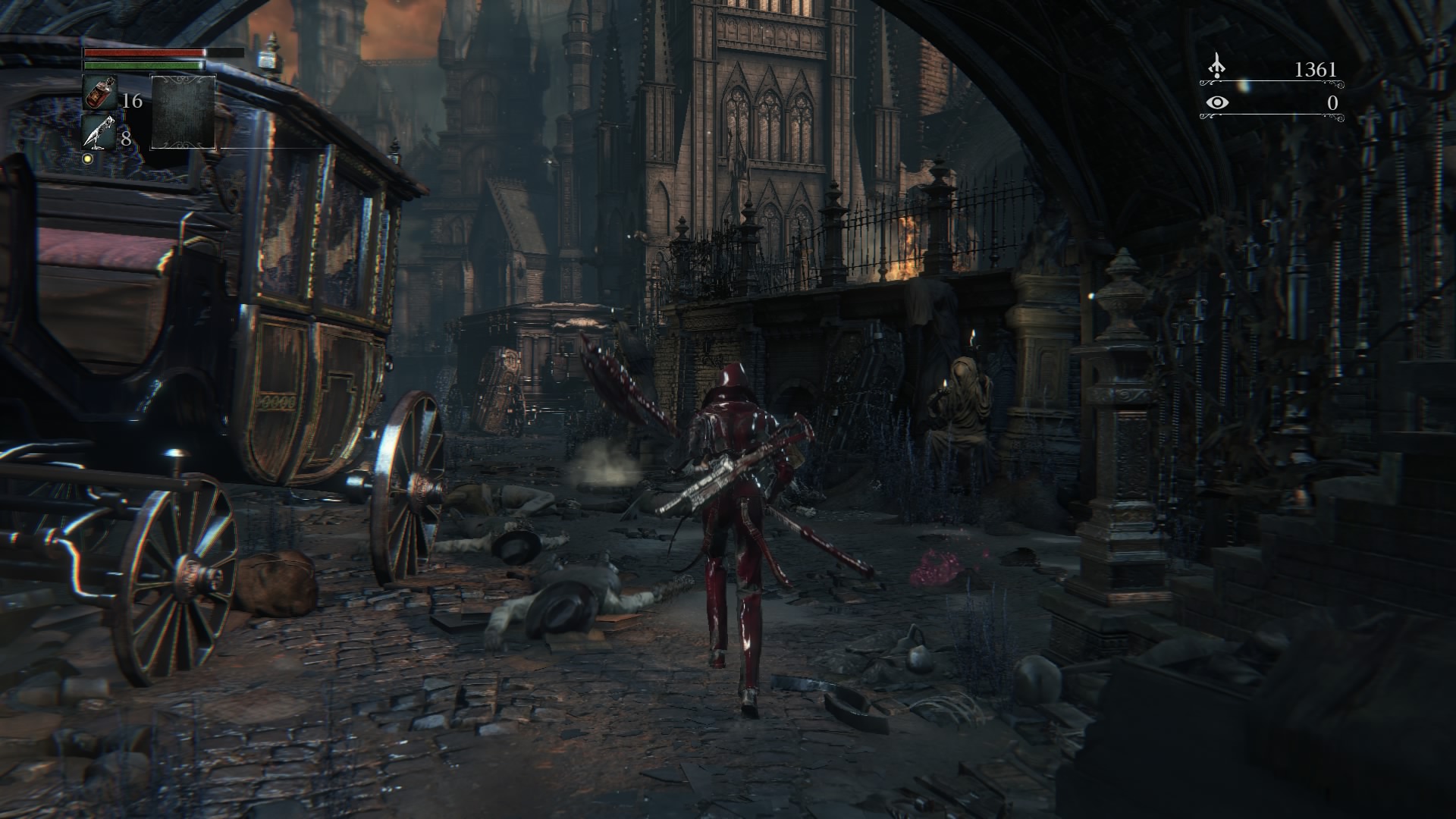Click the empty quick item slot frame
Viewport: 1456px width, 819px height.
[184, 112]
